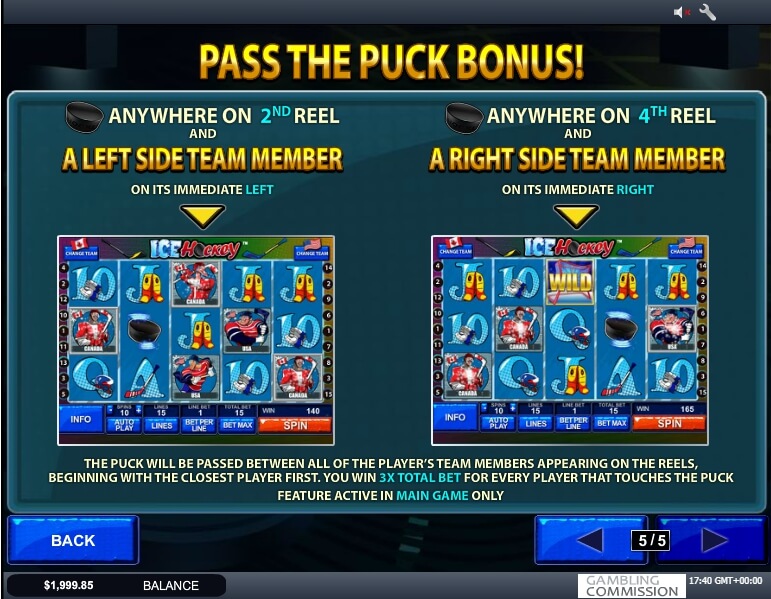771x599 pixels.
Task: Advance with the next page arrow
Action: click(x=714, y=541)
